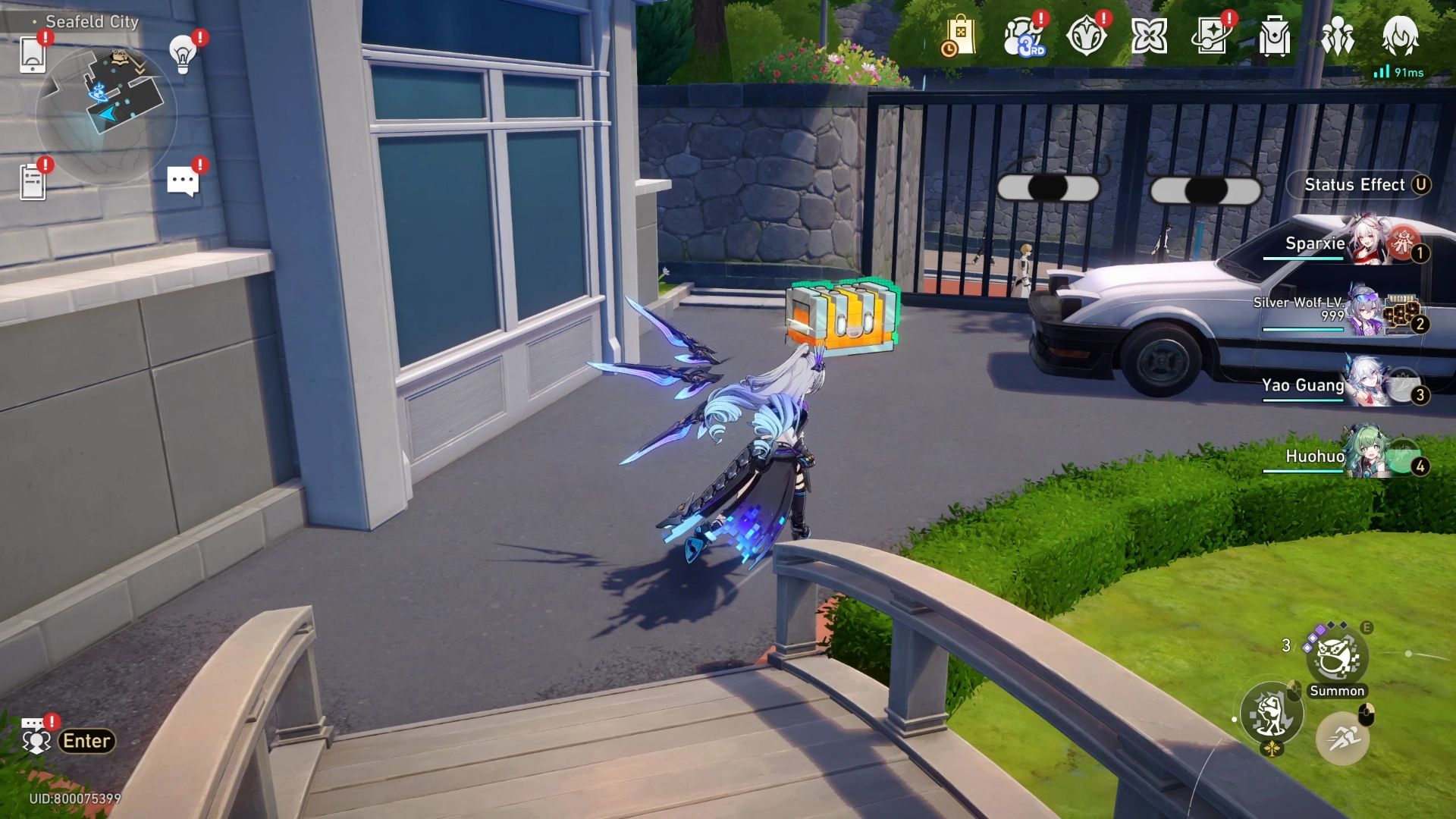Viewport: 1456px width, 819px height.
Task: Open the 3RD anniversary event icon
Action: (x=1024, y=36)
